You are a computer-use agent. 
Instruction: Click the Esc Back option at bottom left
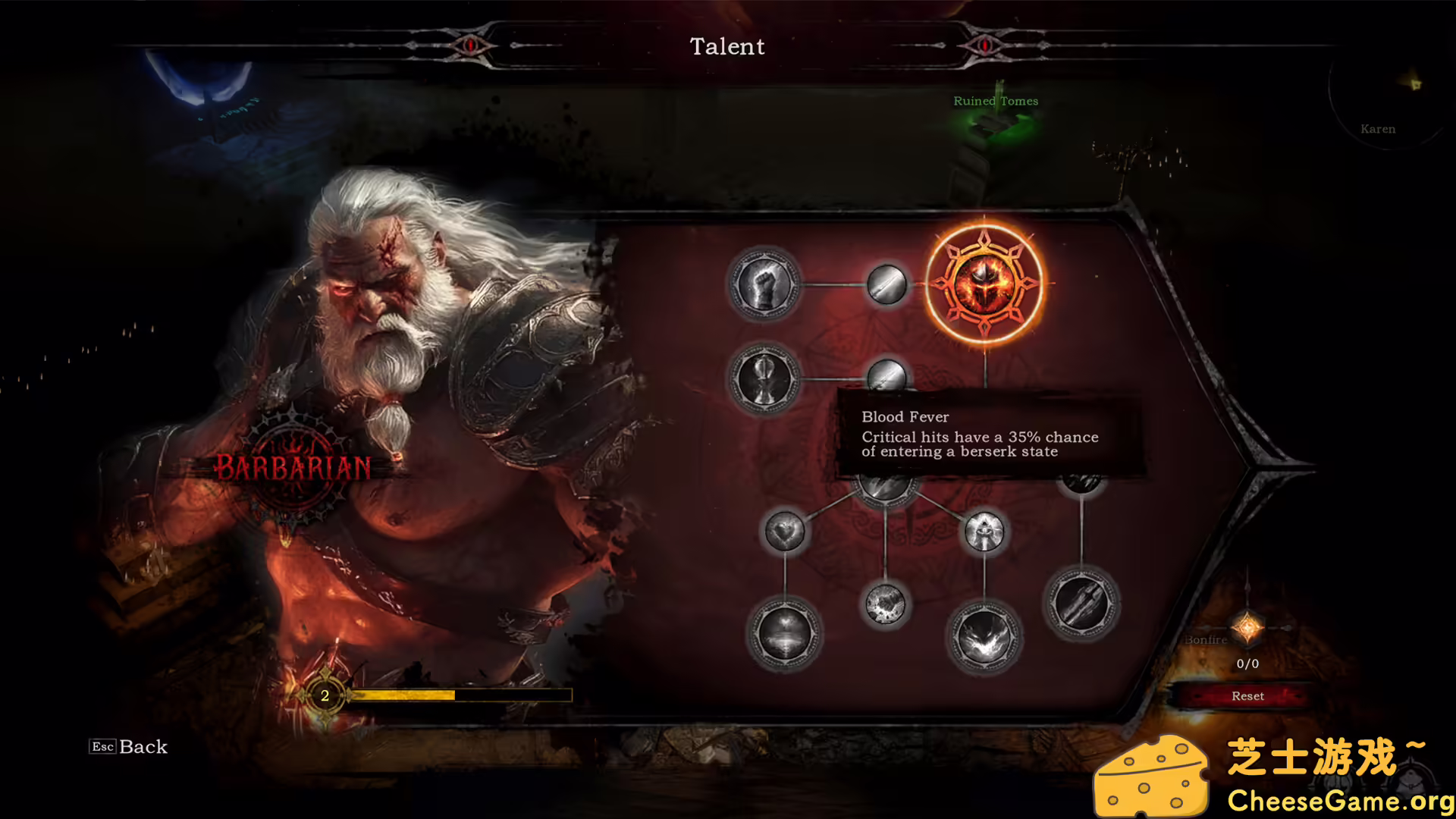click(x=129, y=747)
